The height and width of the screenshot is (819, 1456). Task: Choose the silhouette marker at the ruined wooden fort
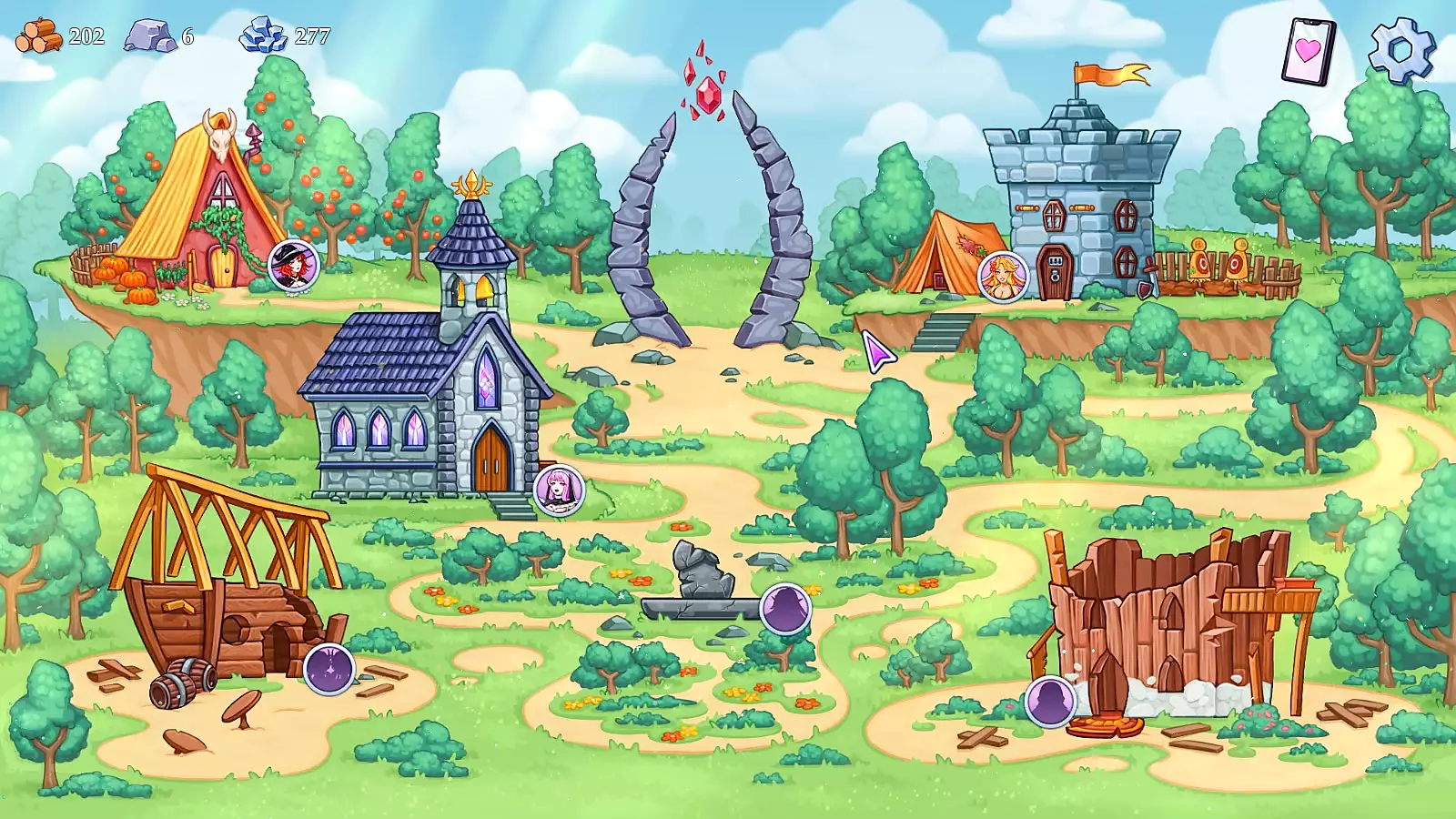(x=1050, y=702)
